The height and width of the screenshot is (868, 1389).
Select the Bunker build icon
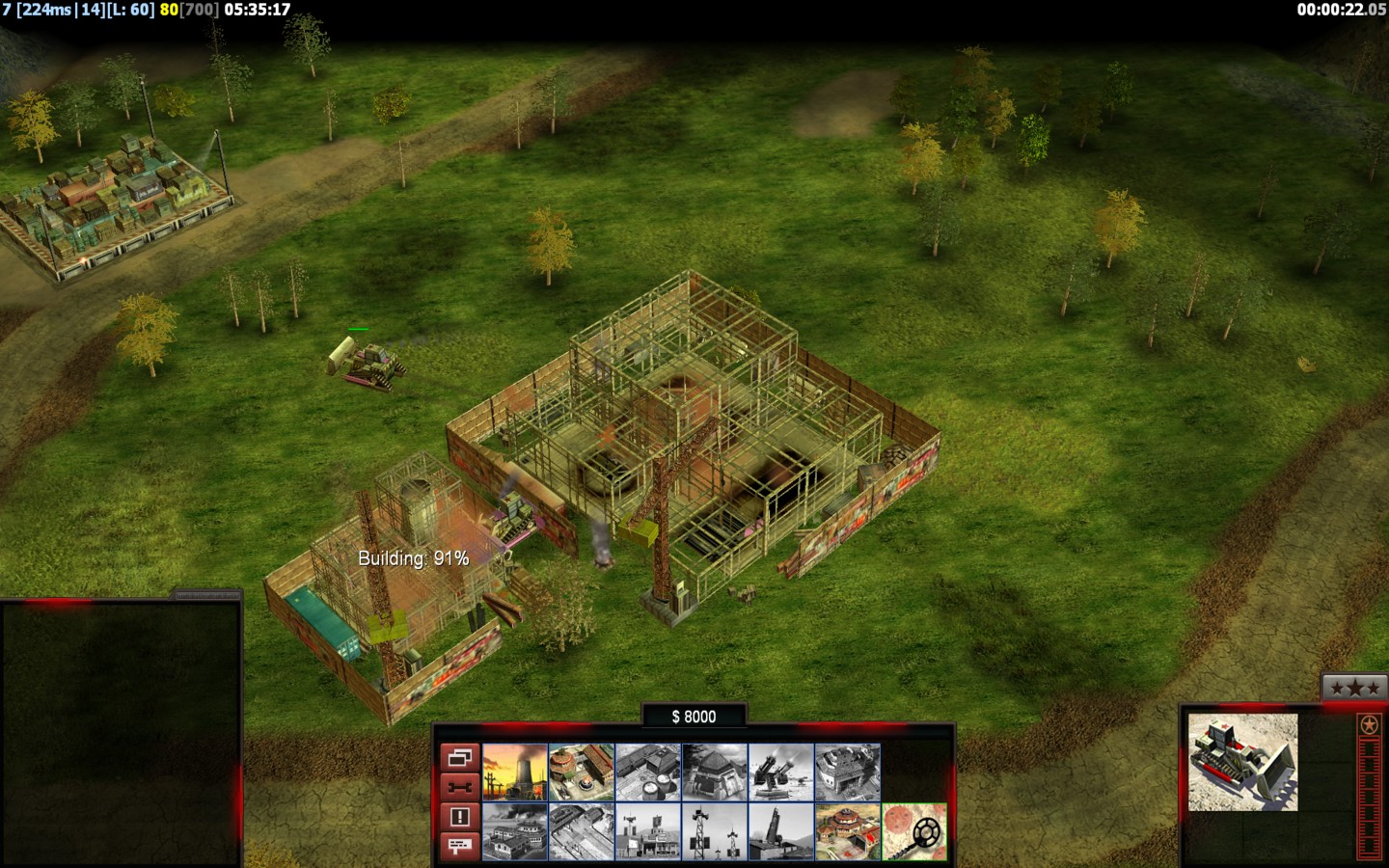(x=715, y=772)
